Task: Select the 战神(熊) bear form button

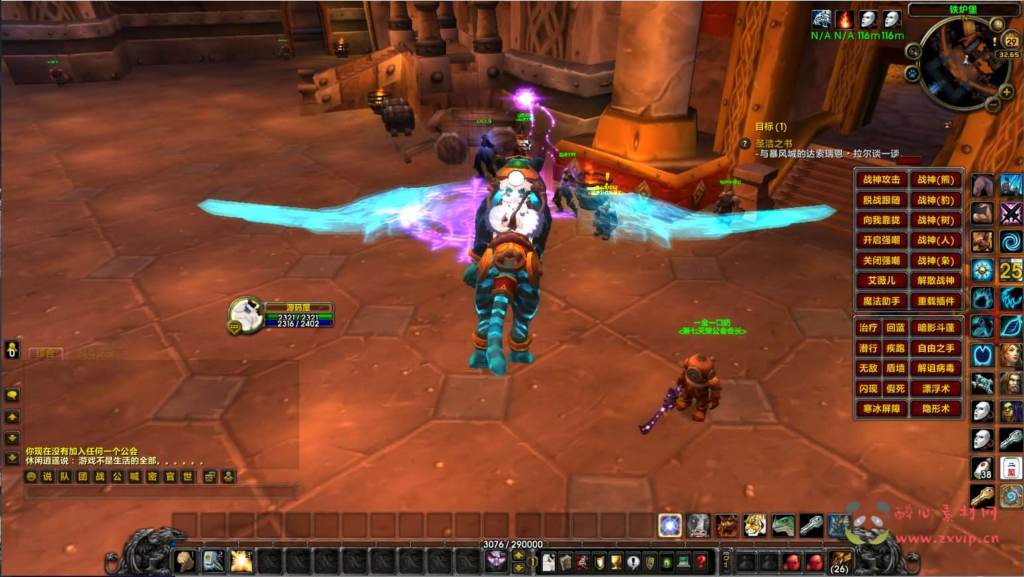Action: click(937, 180)
